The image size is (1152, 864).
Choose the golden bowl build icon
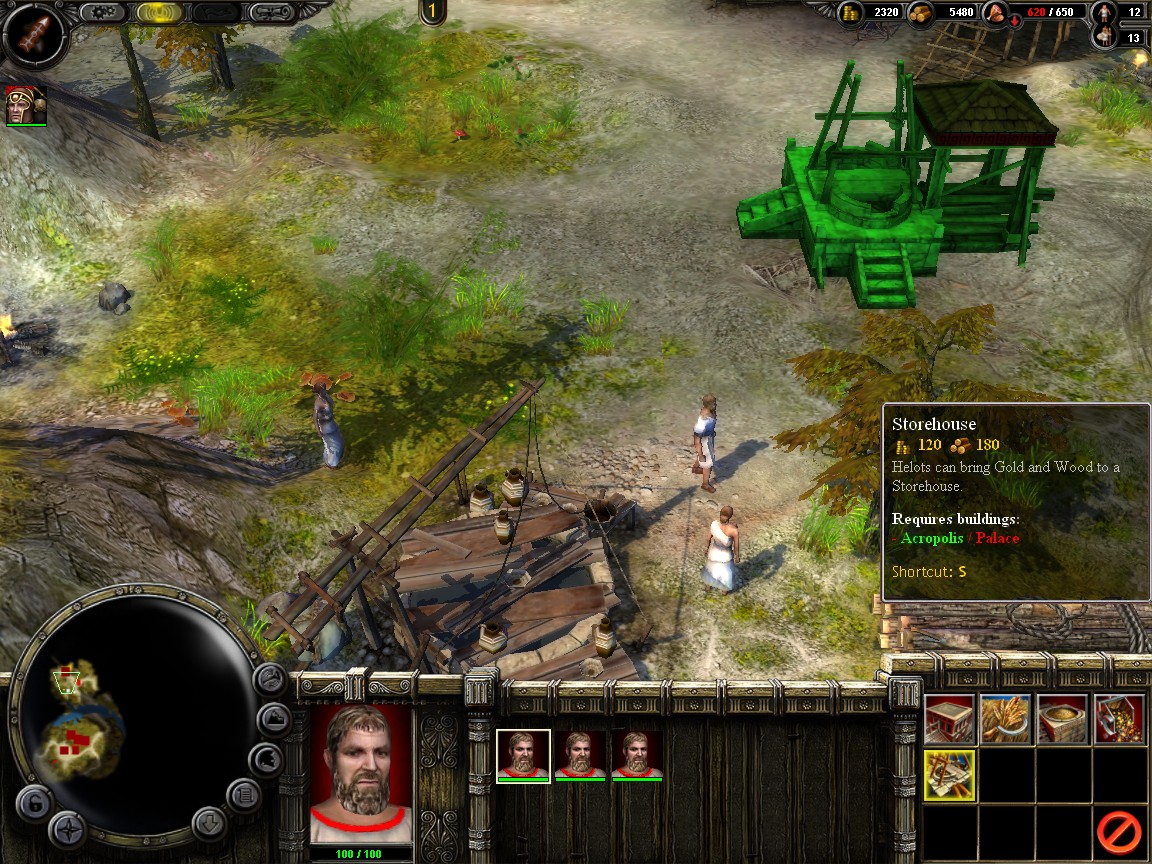point(1062,719)
